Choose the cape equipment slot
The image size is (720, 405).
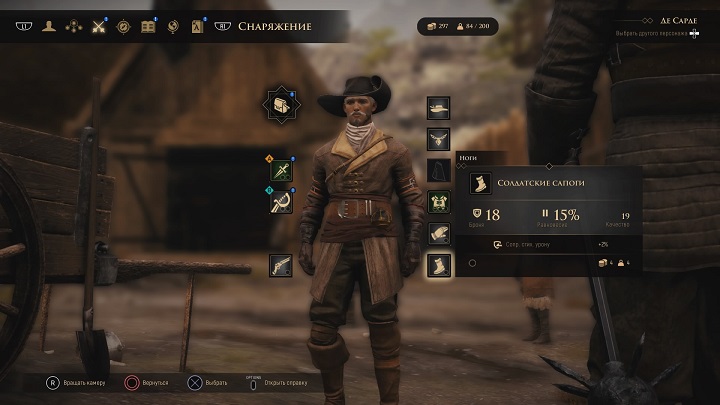click(438, 170)
